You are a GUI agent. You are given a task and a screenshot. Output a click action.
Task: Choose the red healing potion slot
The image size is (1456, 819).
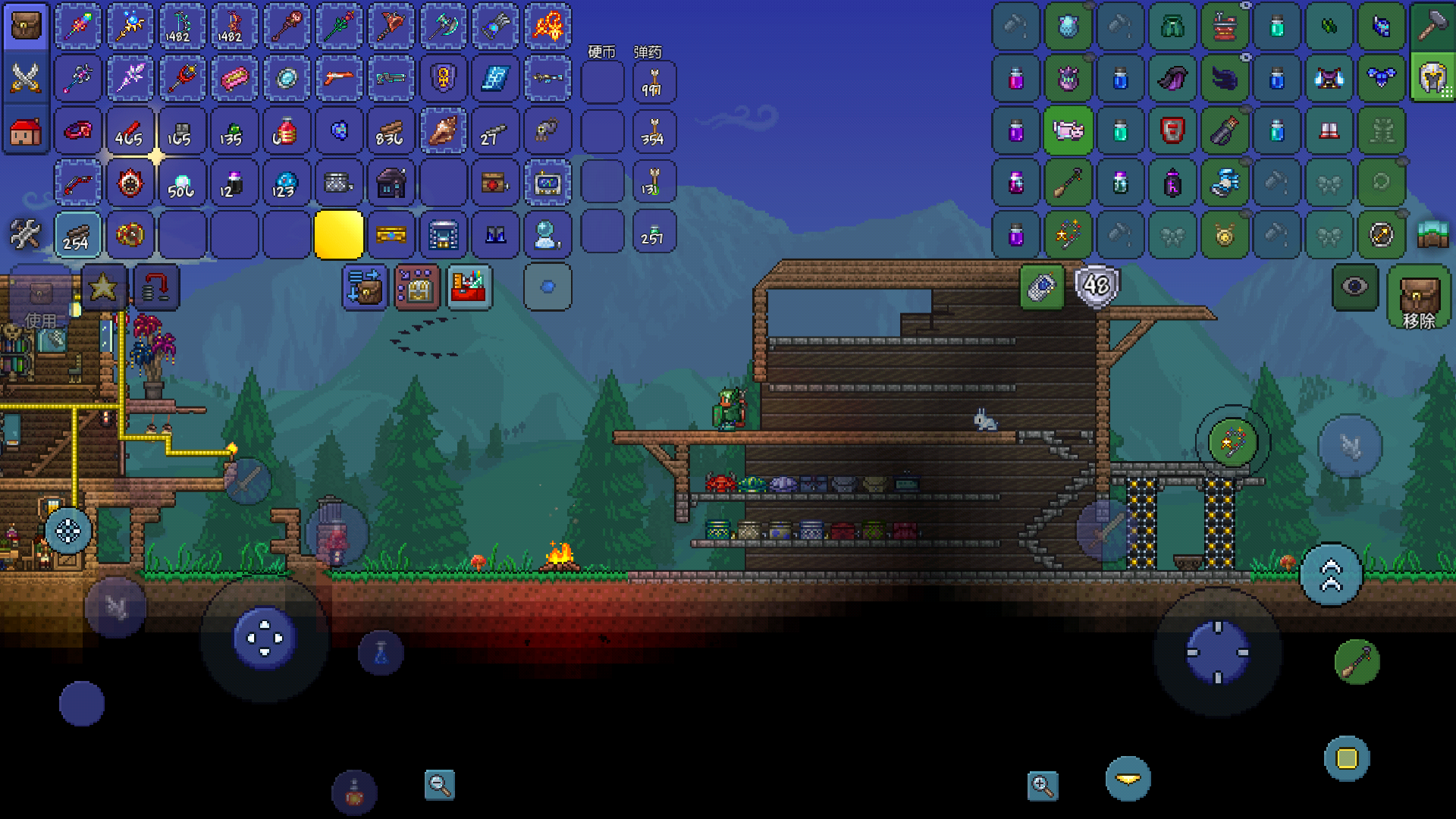(286, 131)
